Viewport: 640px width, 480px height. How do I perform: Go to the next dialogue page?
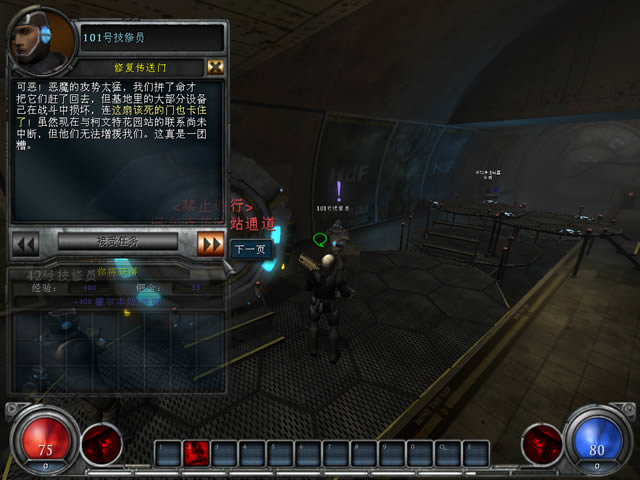[x=210, y=243]
